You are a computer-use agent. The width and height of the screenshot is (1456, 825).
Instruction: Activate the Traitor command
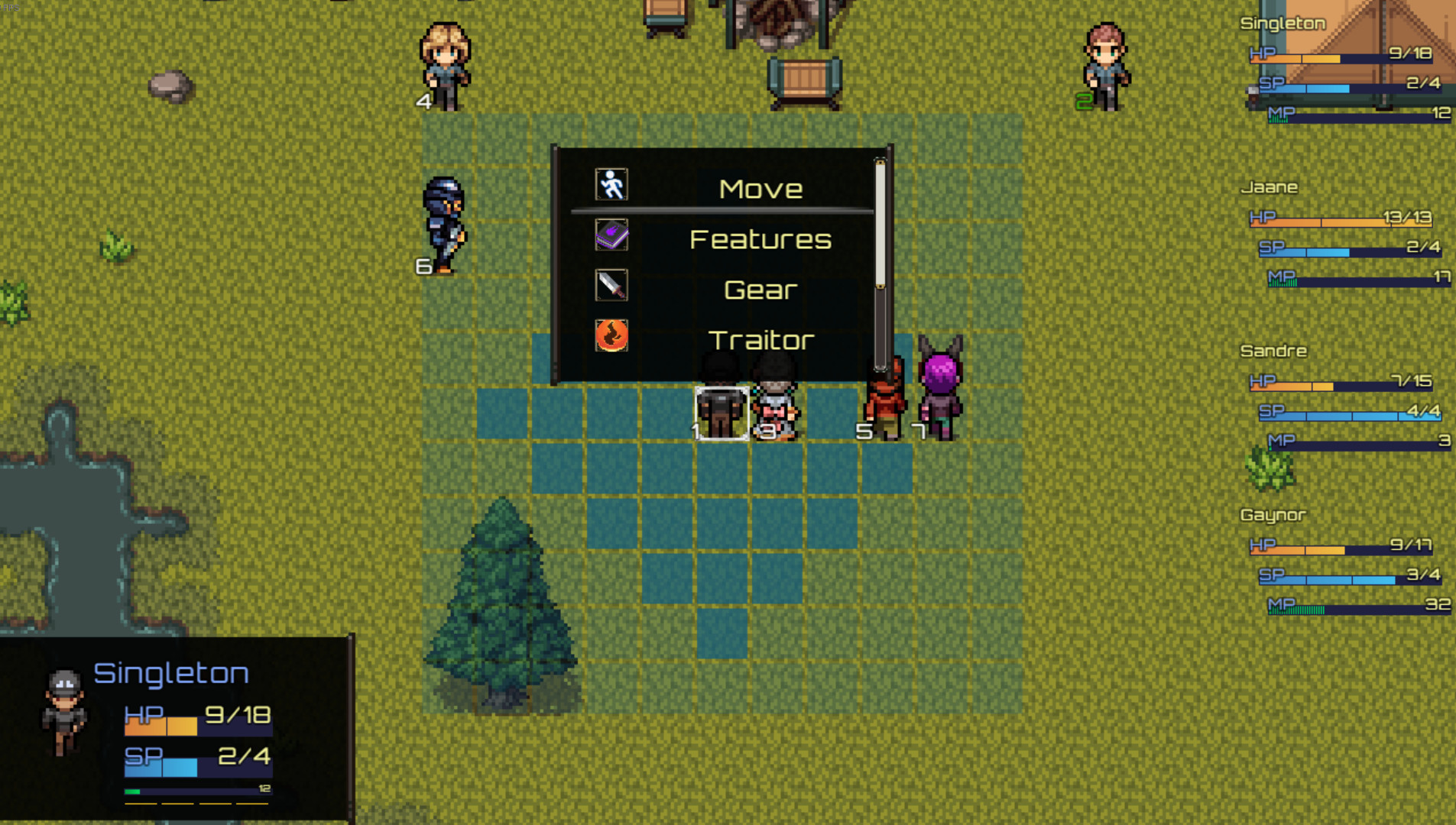[760, 339]
